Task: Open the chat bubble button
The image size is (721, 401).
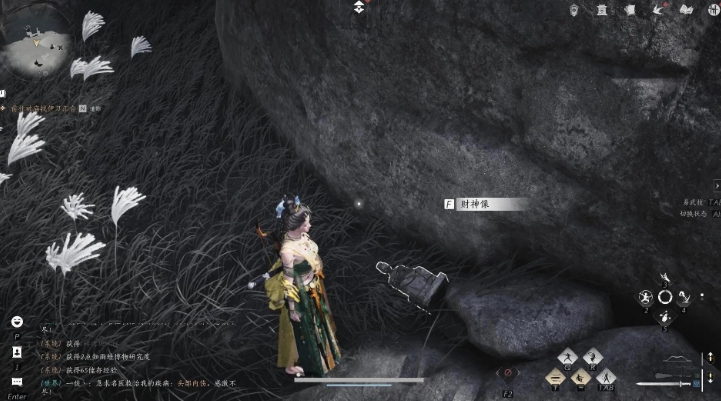Action: (x=17, y=381)
